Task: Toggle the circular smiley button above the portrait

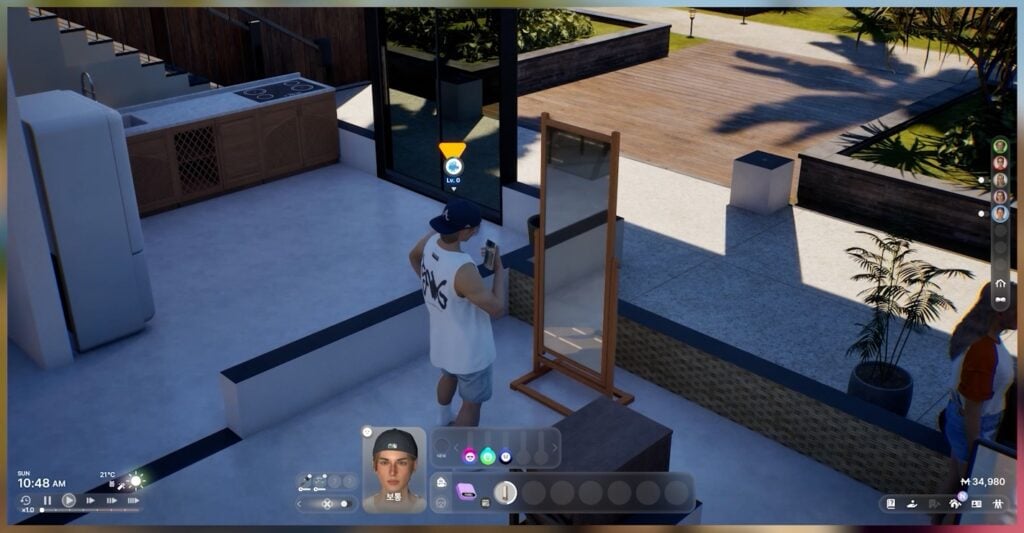Action: coord(367,432)
